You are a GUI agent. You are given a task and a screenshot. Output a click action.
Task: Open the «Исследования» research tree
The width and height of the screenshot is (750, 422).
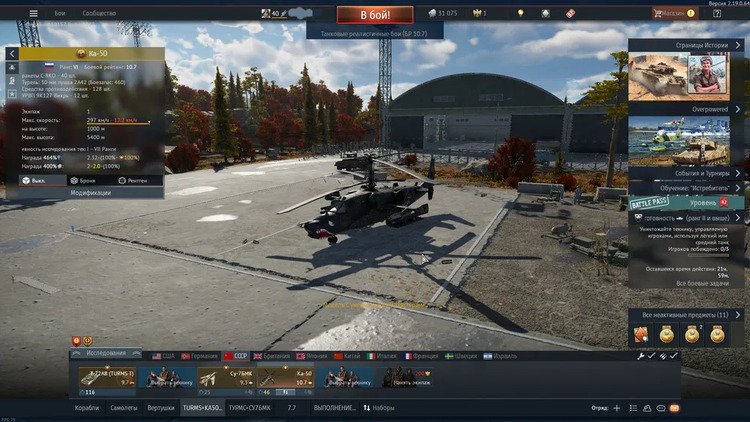(105, 353)
